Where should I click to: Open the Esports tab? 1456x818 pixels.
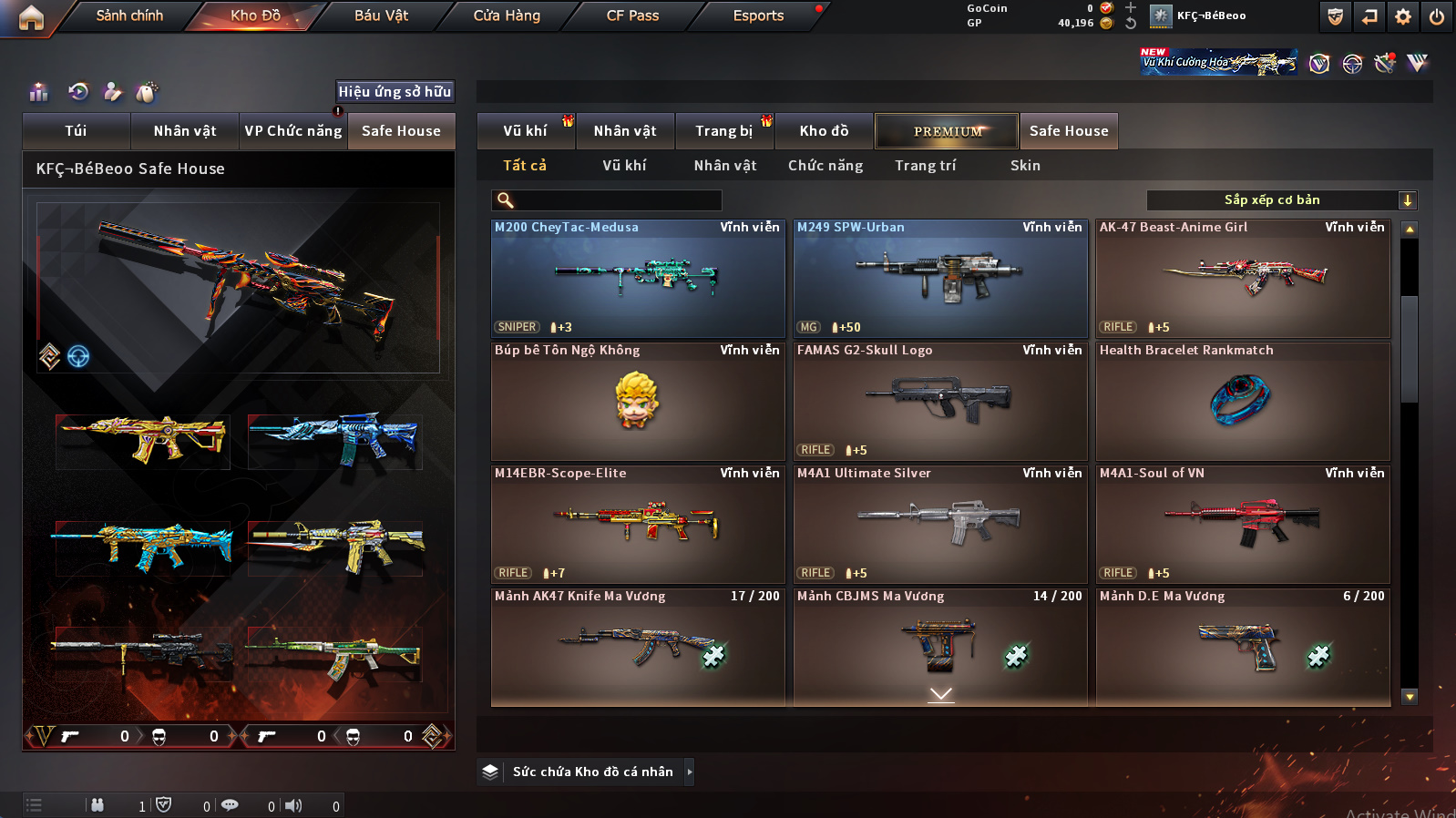click(x=758, y=15)
